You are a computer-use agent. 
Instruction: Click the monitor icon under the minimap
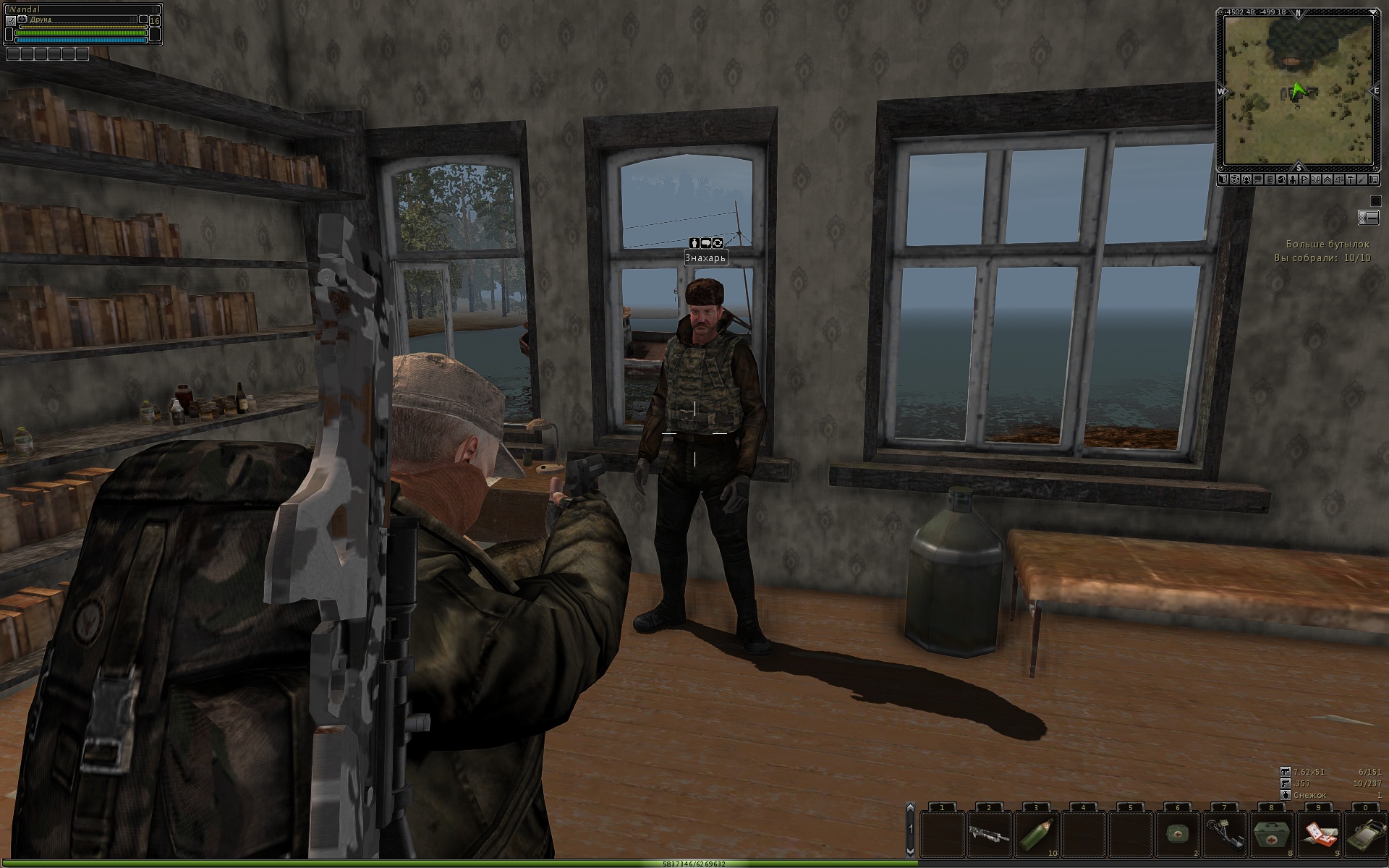click(x=1375, y=180)
